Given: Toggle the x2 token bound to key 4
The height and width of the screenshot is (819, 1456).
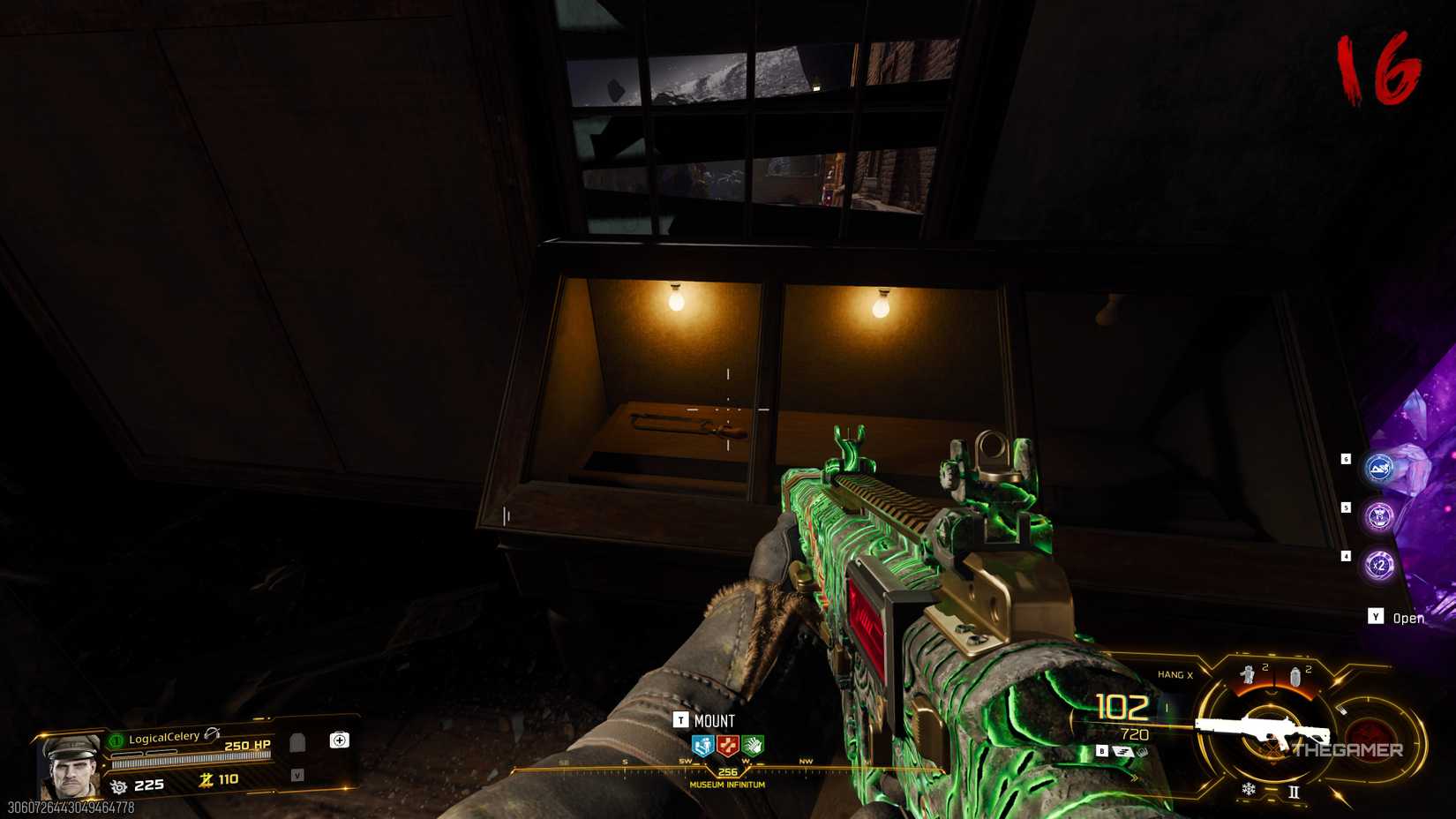Looking at the screenshot, I should click(1379, 565).
